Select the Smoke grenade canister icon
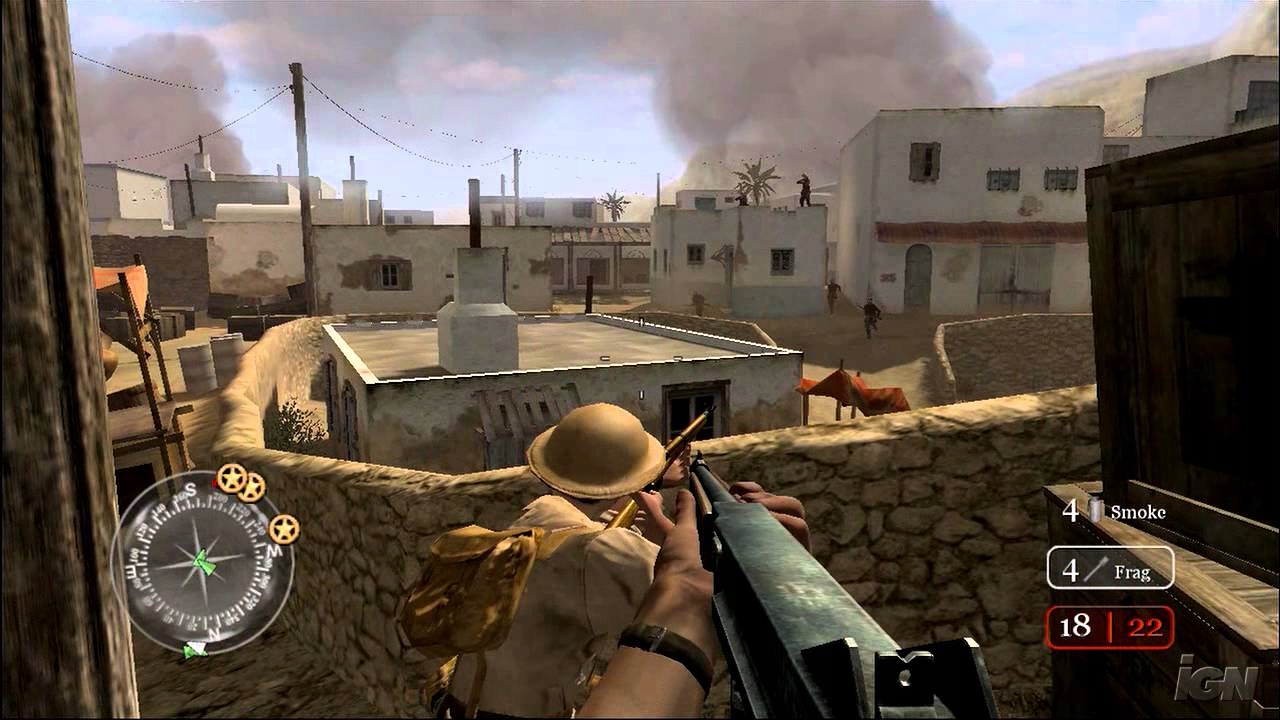Viewport: 1280px width, 720px height. click(x=1095, y=510)
